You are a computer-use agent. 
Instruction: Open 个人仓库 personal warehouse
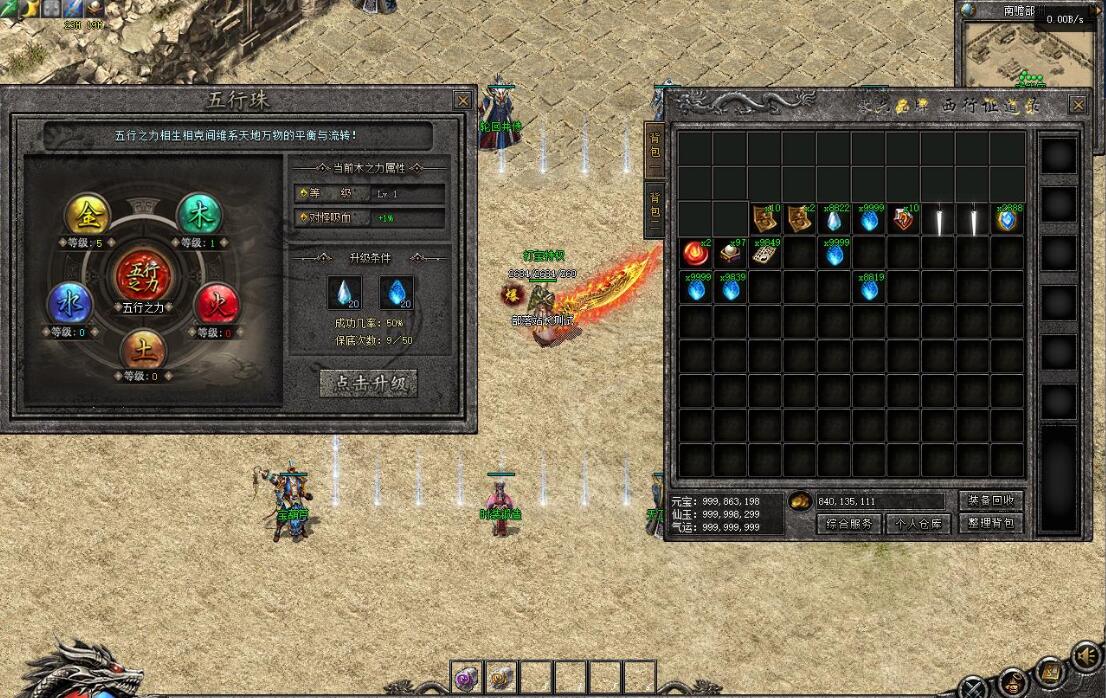[920, 523]
